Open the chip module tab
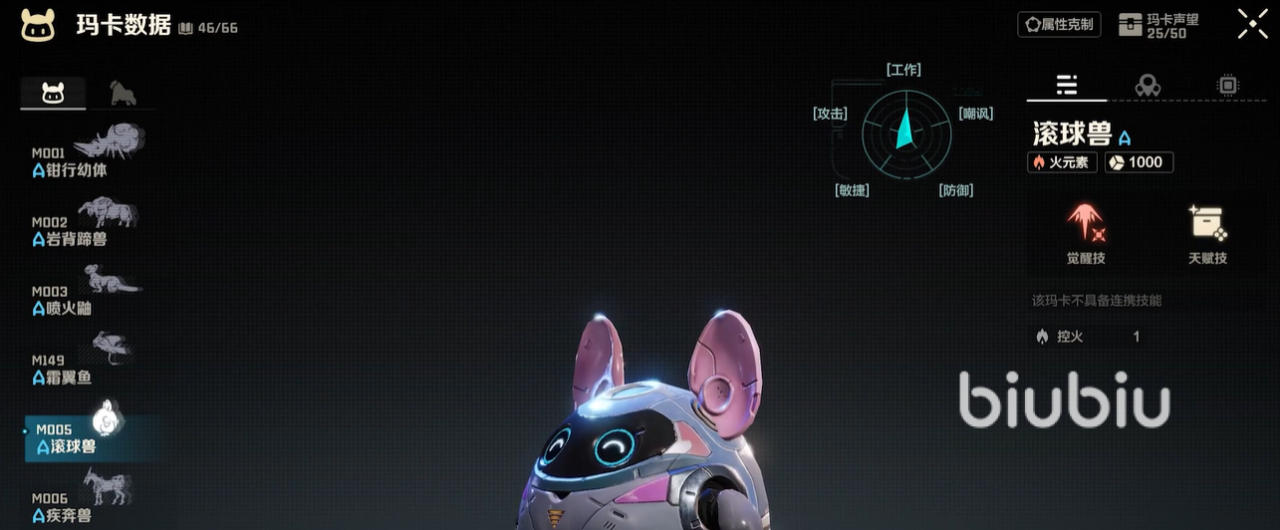Viewport: 1280px width, 530px height. [x=1228, y=86]
